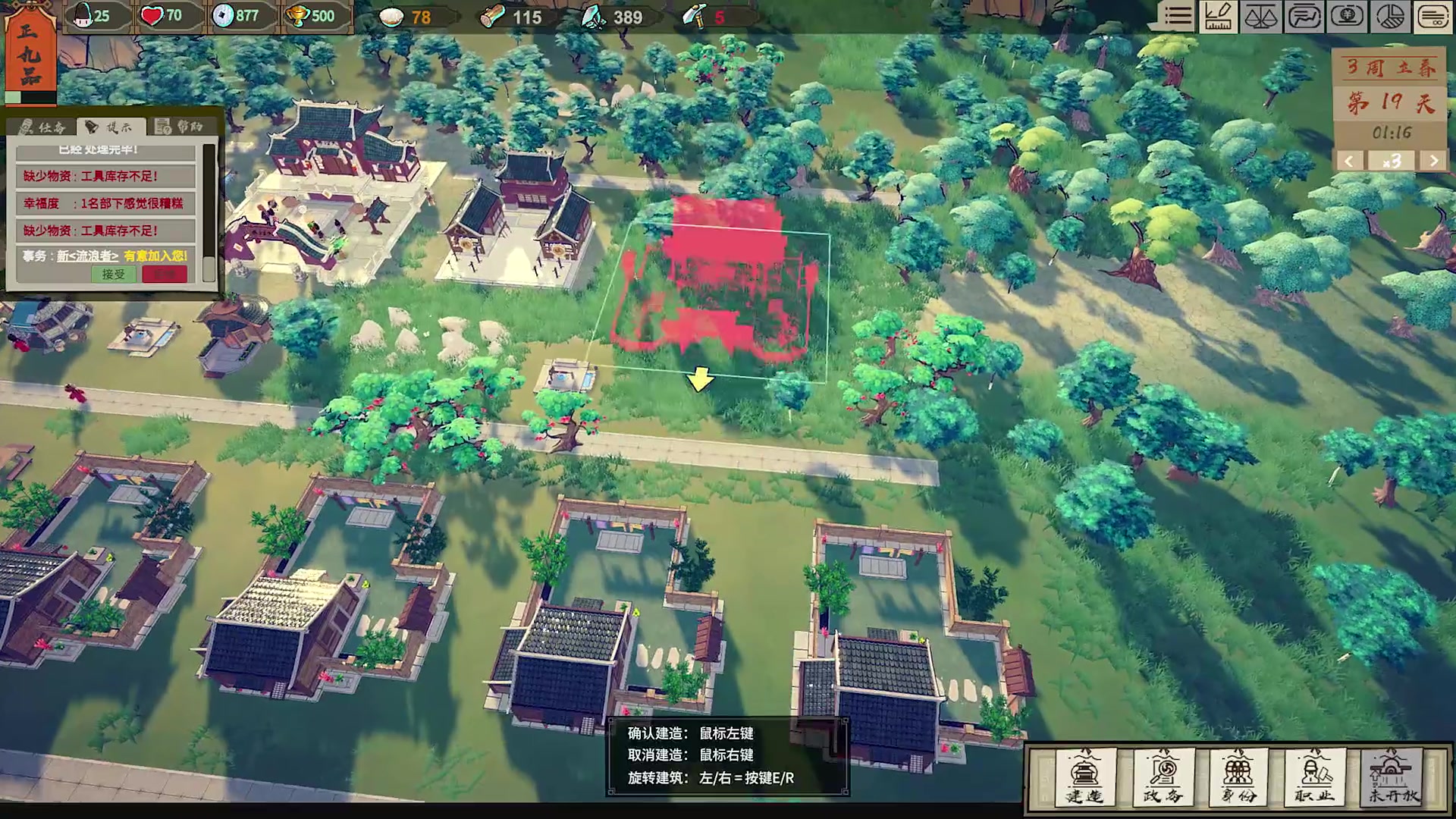
Task: Accept the wanderer joining request (接受)
Action: (114, 275)
